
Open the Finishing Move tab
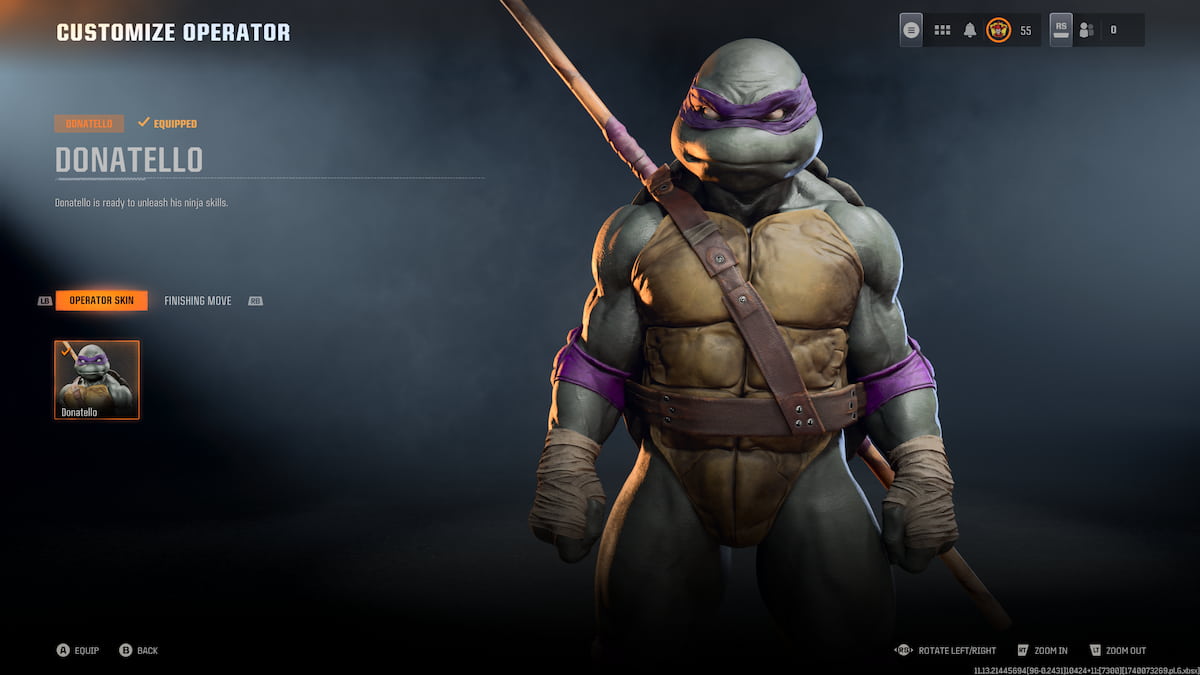coord(197,301)
